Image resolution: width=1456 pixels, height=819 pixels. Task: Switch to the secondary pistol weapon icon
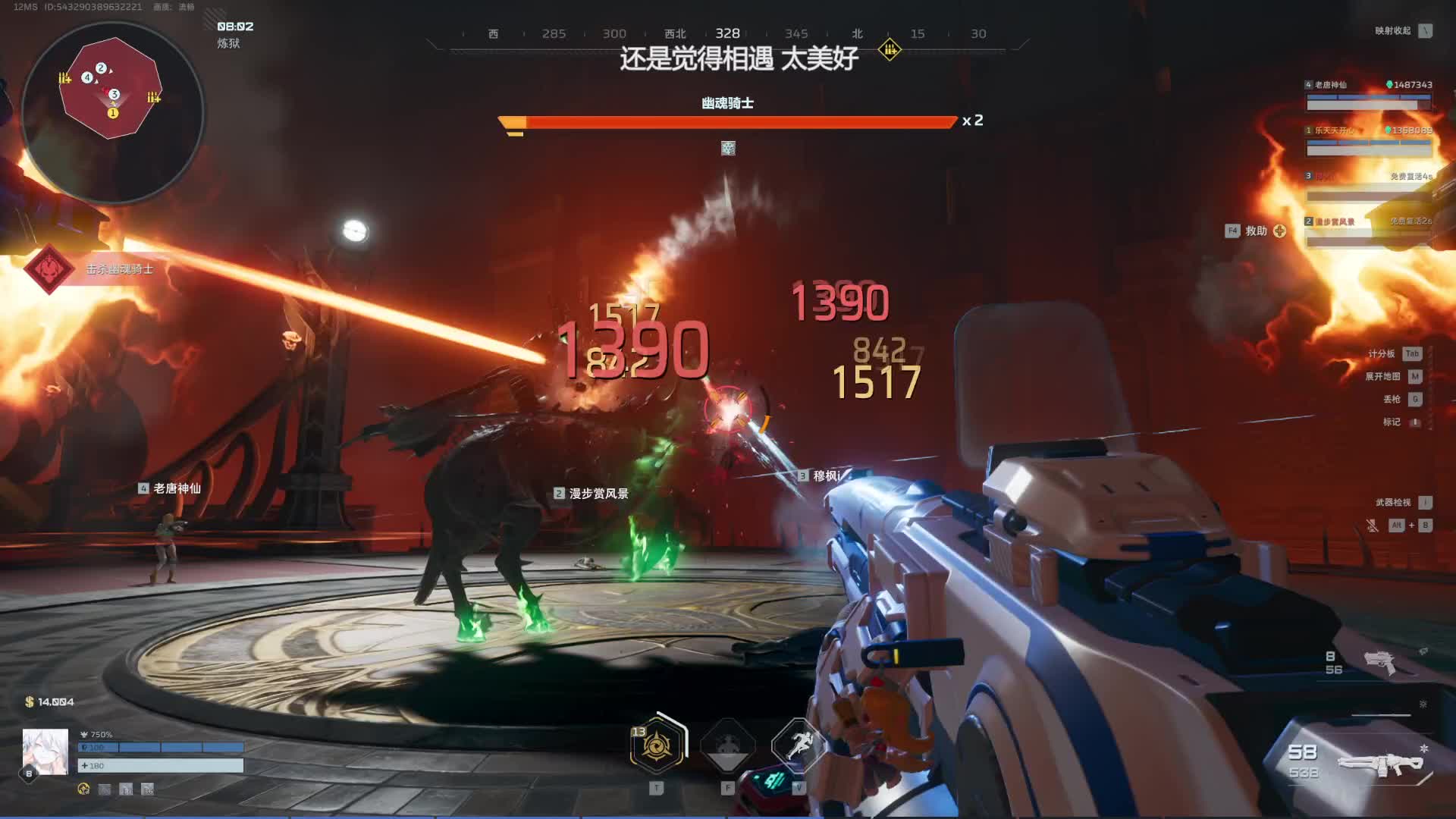[1379, 662]
